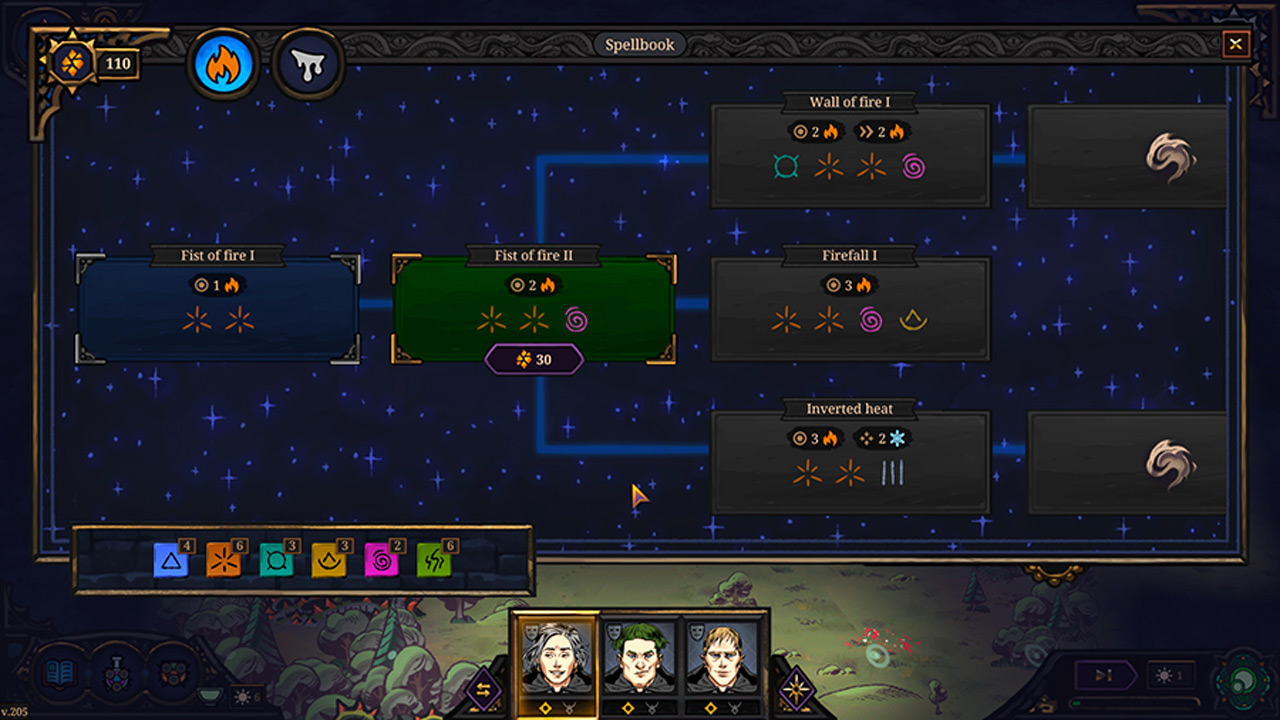Close the Spellbook window
Viewport: 1280px width, 720px height.
pos(1236,44)
